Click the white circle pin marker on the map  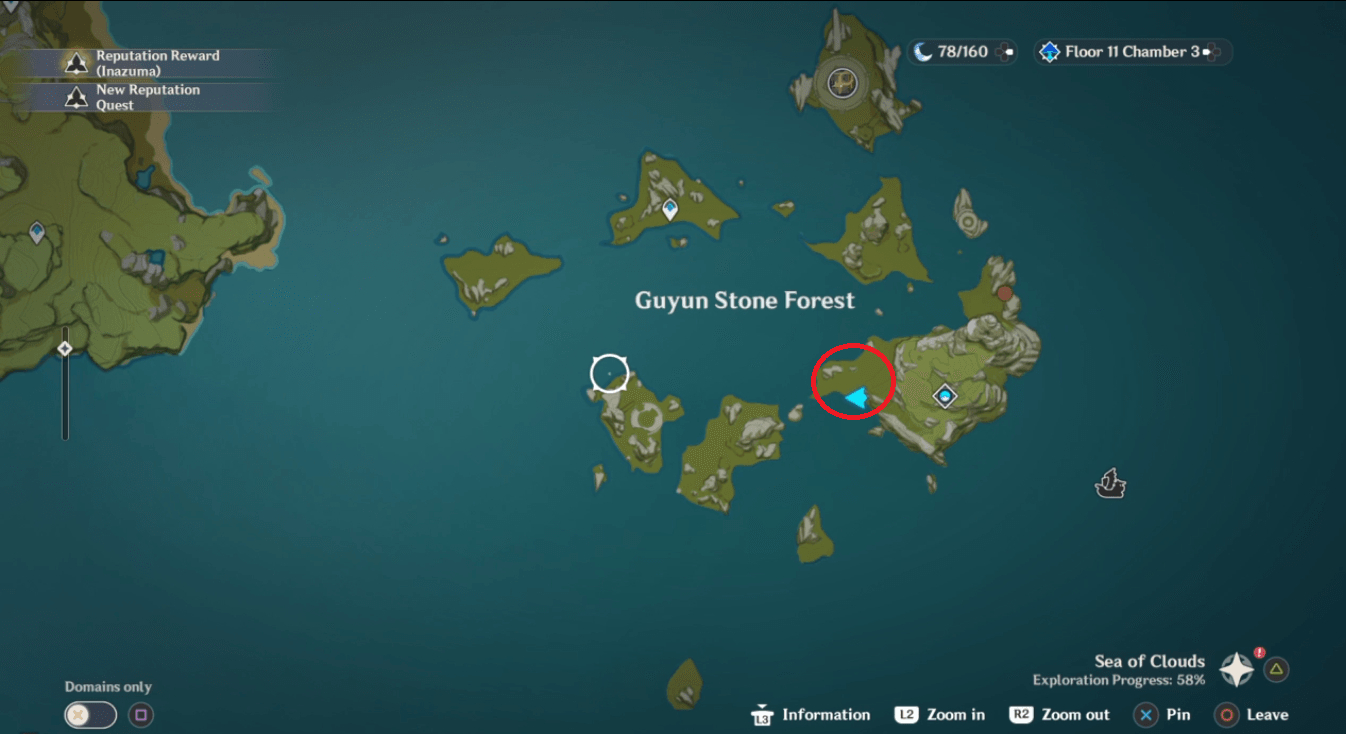tap(610, 372)
